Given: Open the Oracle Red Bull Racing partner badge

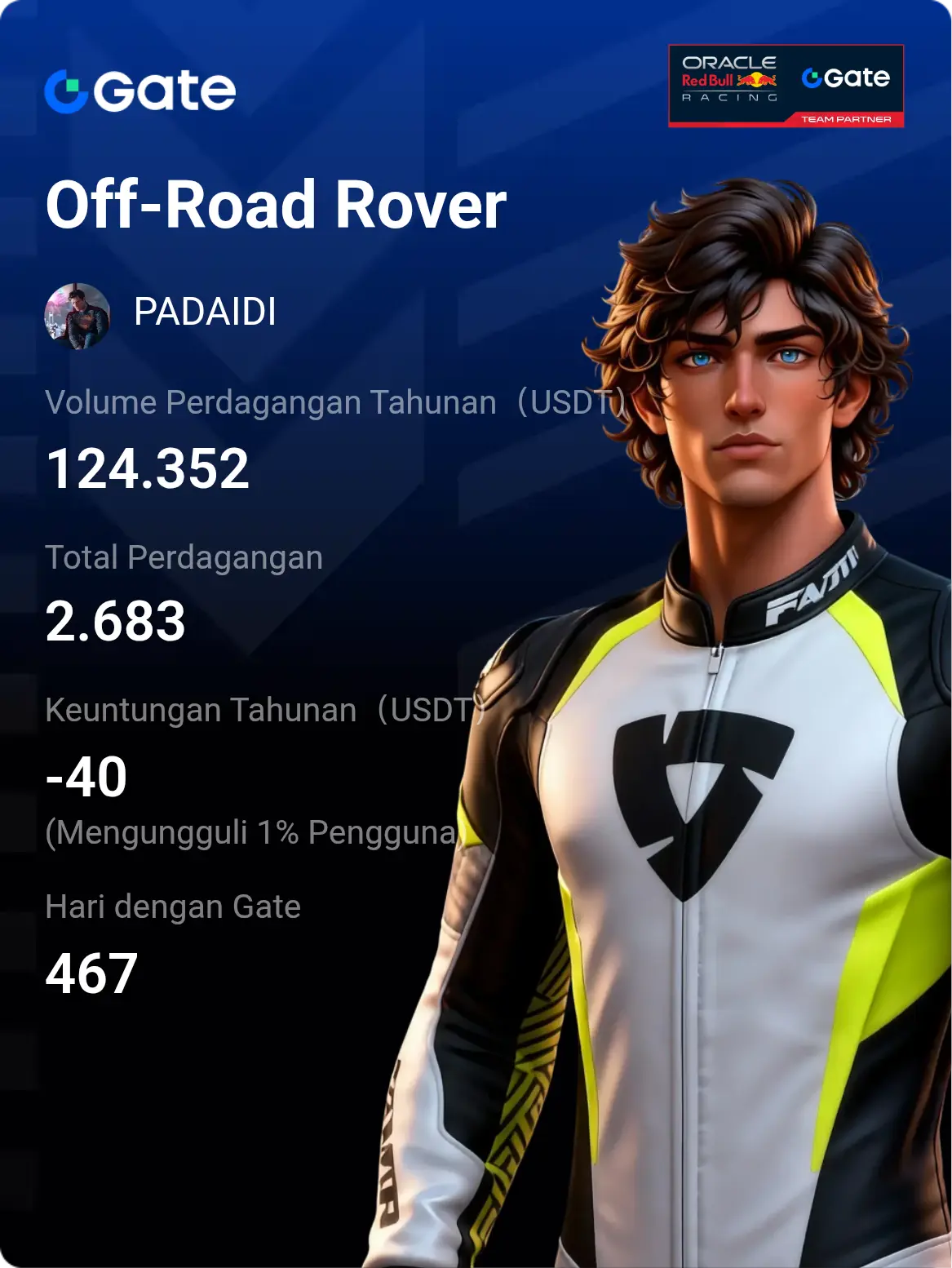Looking at the screenshot, I should [x=786, y=86].
